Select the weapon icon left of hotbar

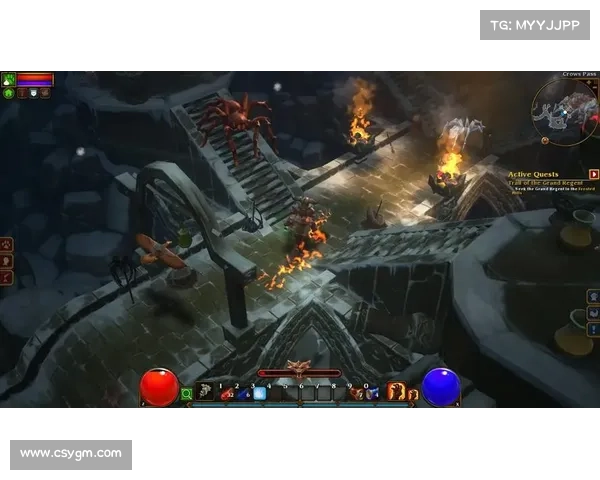[x=206, y=393]
